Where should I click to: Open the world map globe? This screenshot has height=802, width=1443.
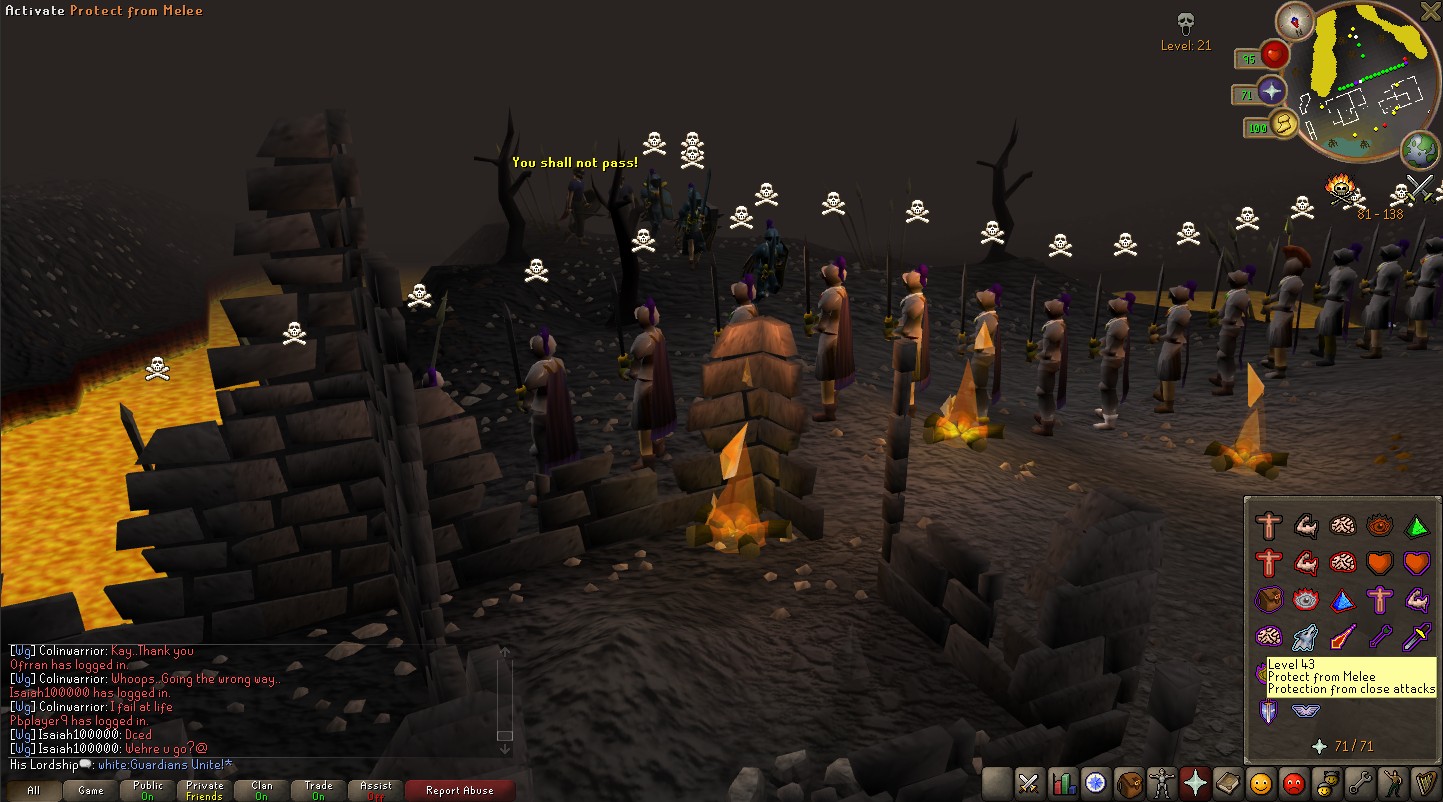[1420, 151]
